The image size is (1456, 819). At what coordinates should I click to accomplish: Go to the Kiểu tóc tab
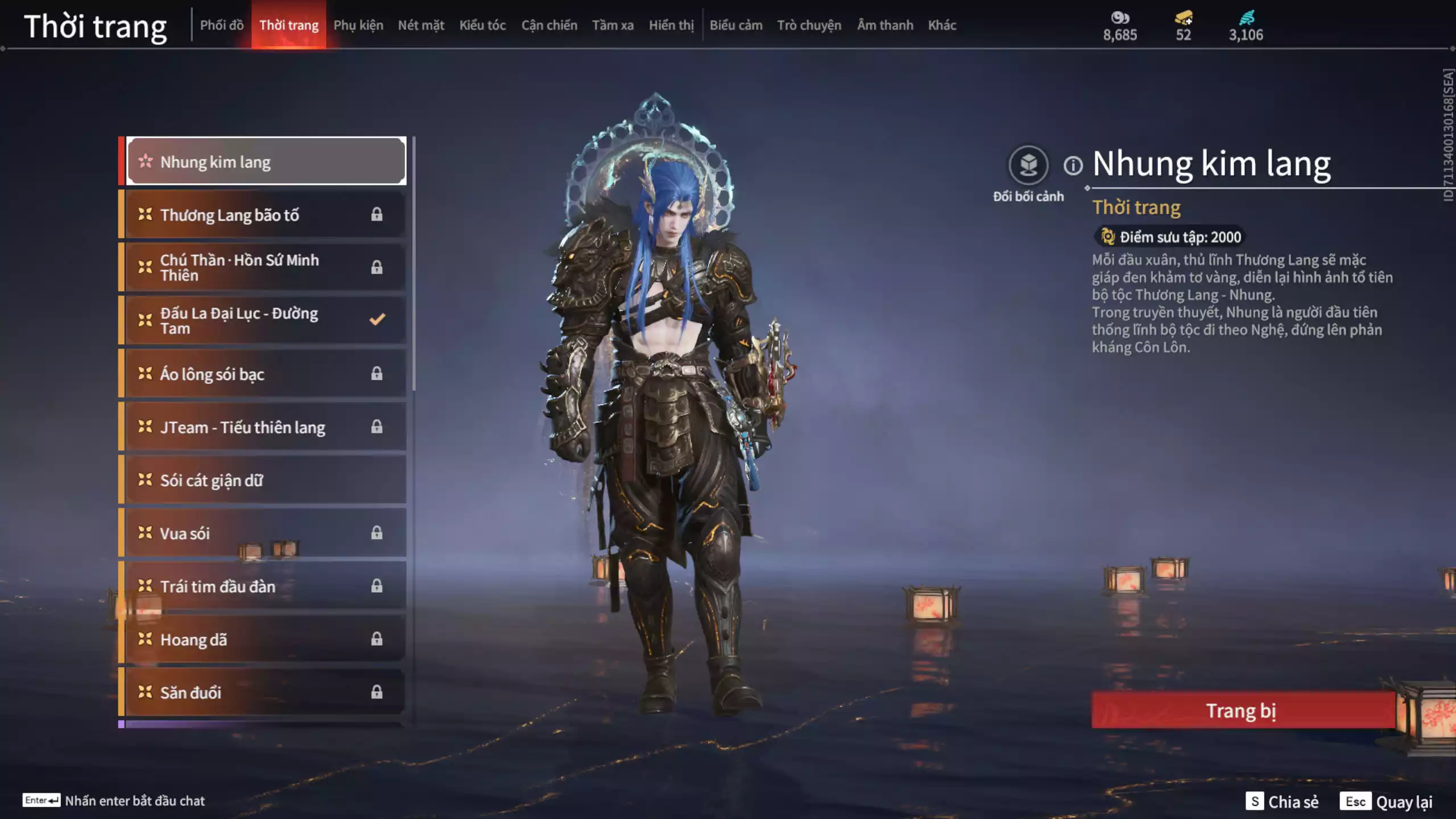pos(482,25)
